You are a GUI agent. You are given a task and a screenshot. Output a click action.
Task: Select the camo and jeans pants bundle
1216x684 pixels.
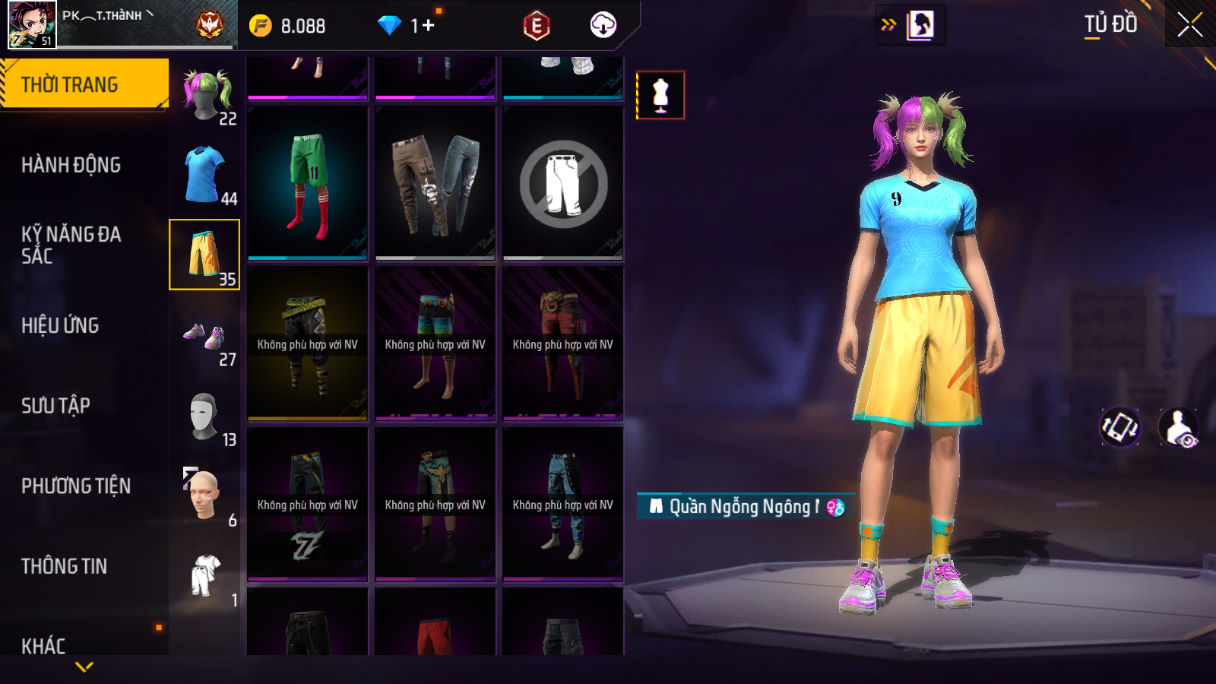[x=436, y=184]
